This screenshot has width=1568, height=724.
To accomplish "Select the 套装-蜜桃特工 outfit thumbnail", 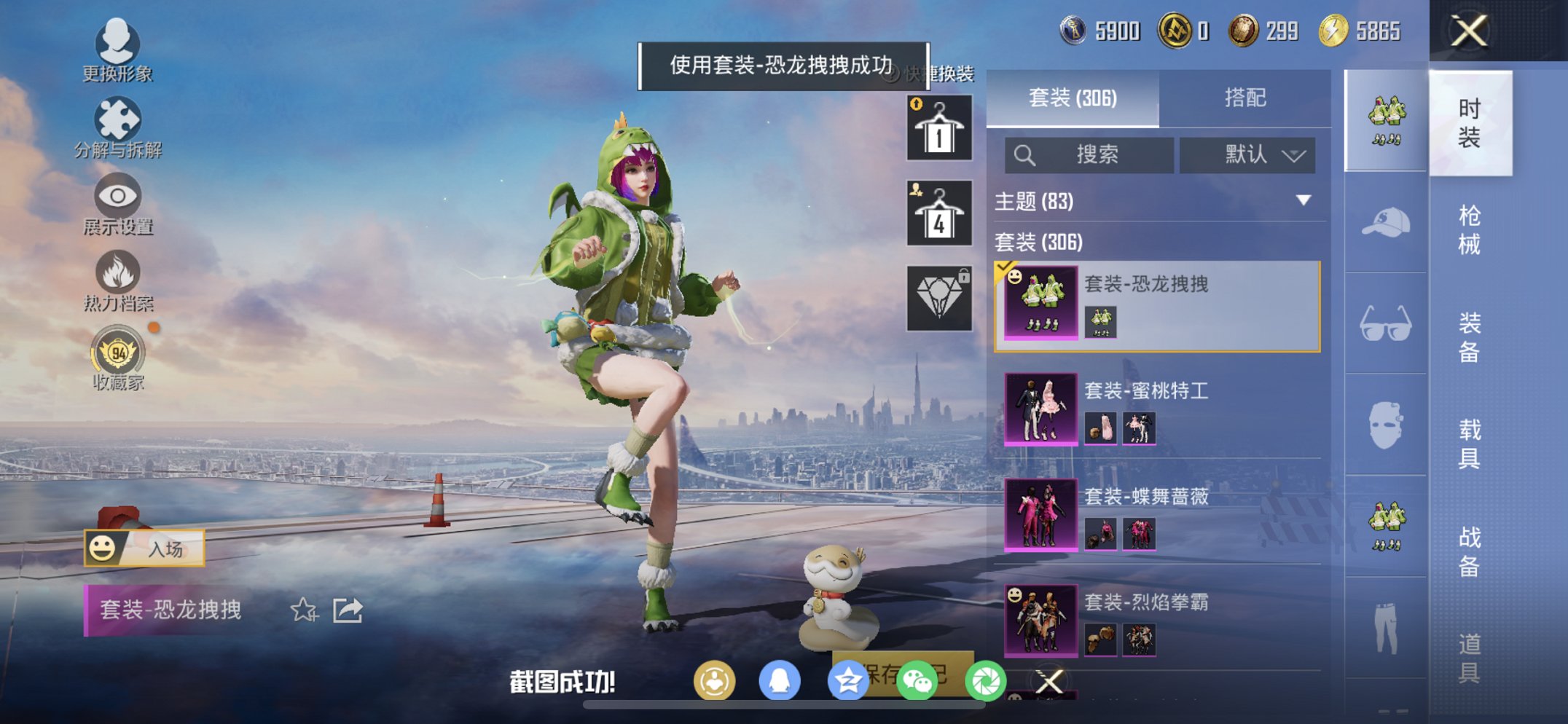I will 1040,409.
